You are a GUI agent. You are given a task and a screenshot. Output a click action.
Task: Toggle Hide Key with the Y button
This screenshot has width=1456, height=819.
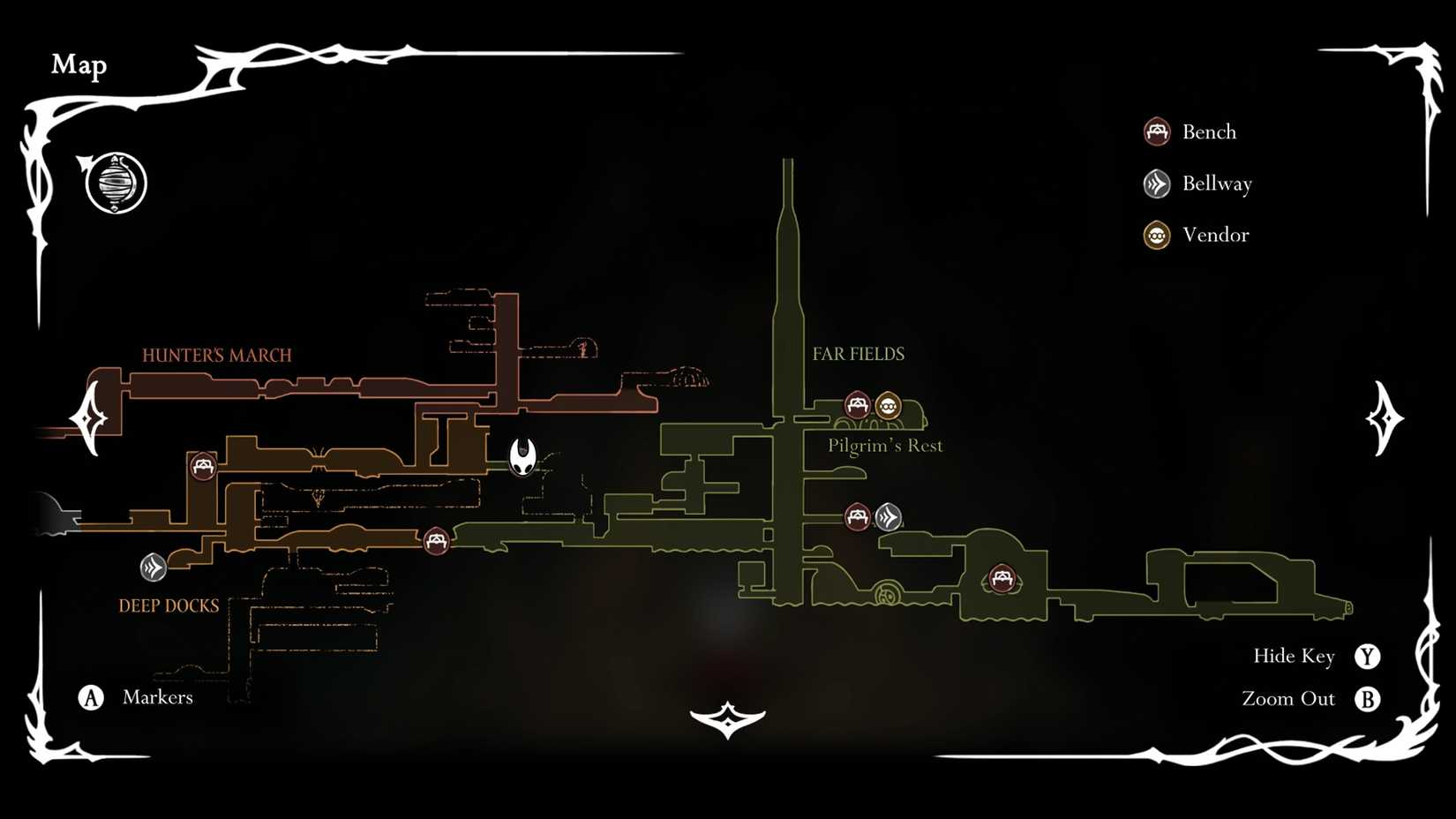pos(1369,657)
